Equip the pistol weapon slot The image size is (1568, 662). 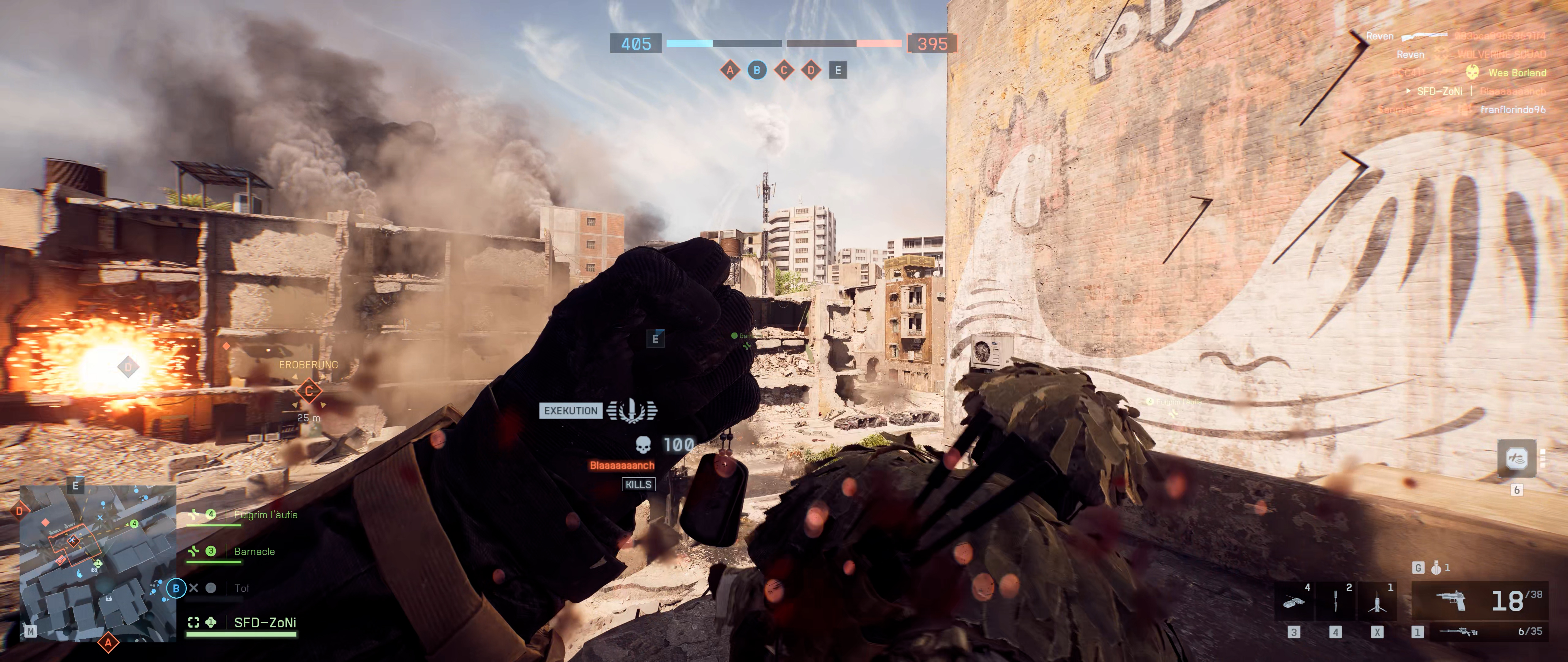tap(1452, 601)
